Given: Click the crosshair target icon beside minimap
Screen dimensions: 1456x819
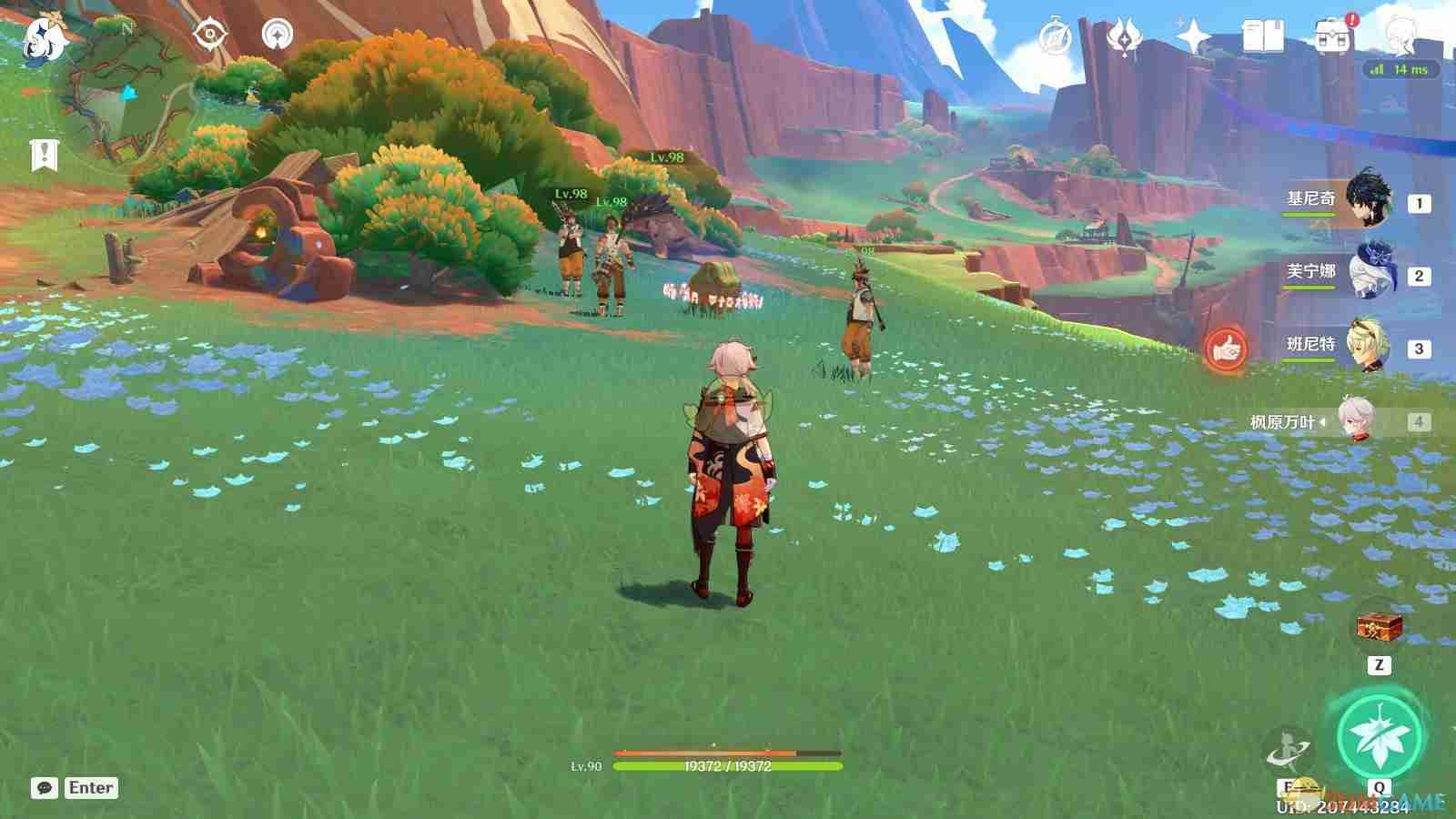Looking at the screenshot, I should coord(210,35).
